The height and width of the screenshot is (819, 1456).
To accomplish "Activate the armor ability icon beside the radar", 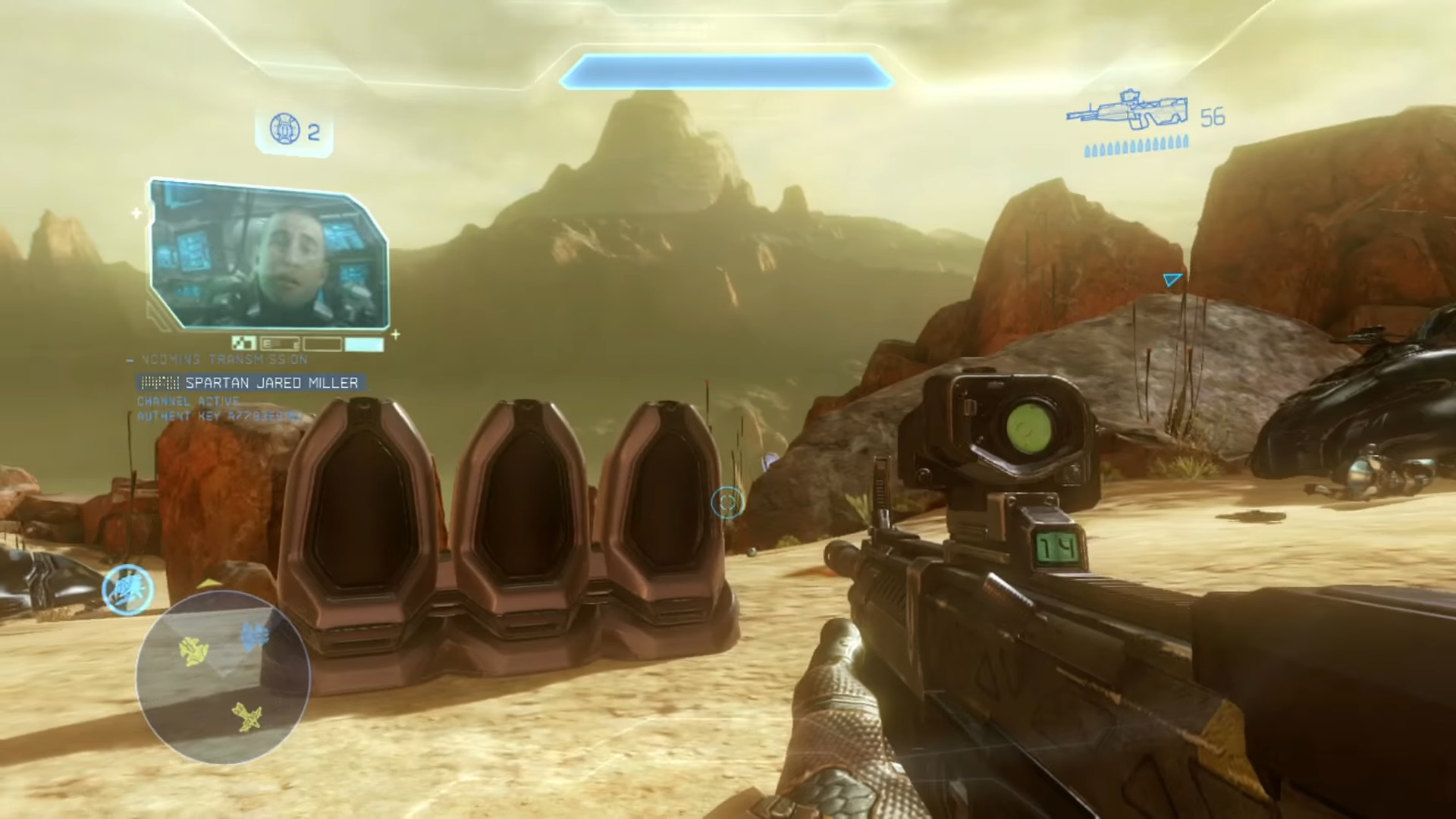I will pos(128,589).
